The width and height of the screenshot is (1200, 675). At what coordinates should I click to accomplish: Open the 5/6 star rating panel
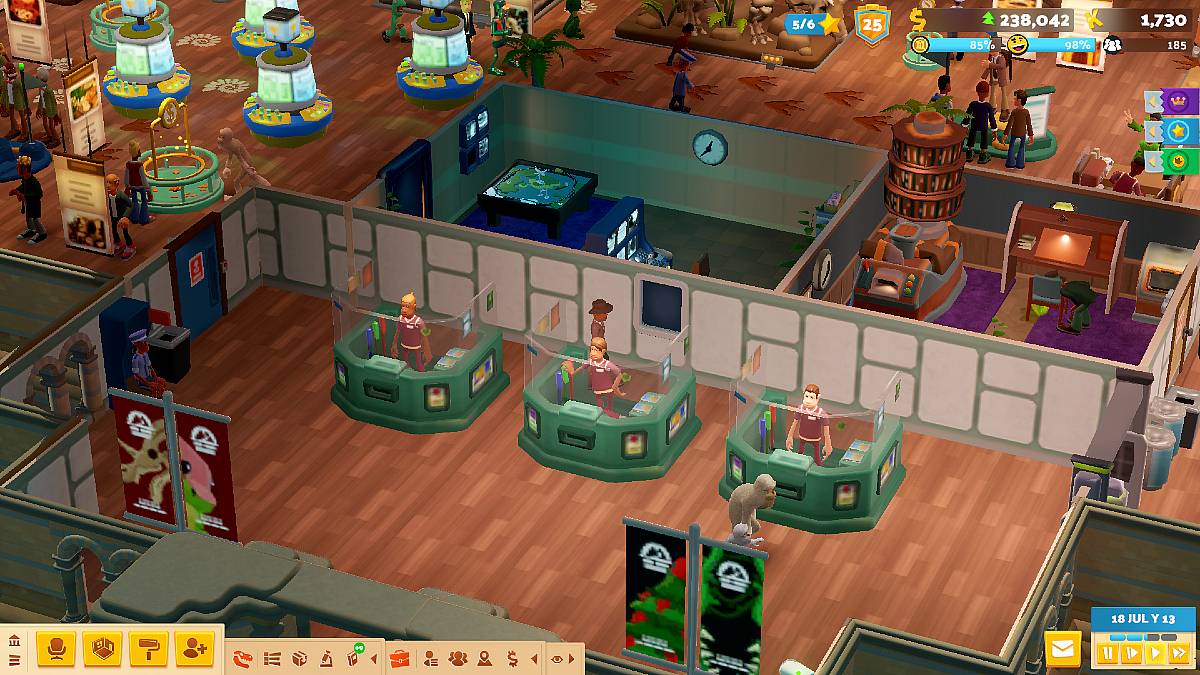[x=813, y=23]
